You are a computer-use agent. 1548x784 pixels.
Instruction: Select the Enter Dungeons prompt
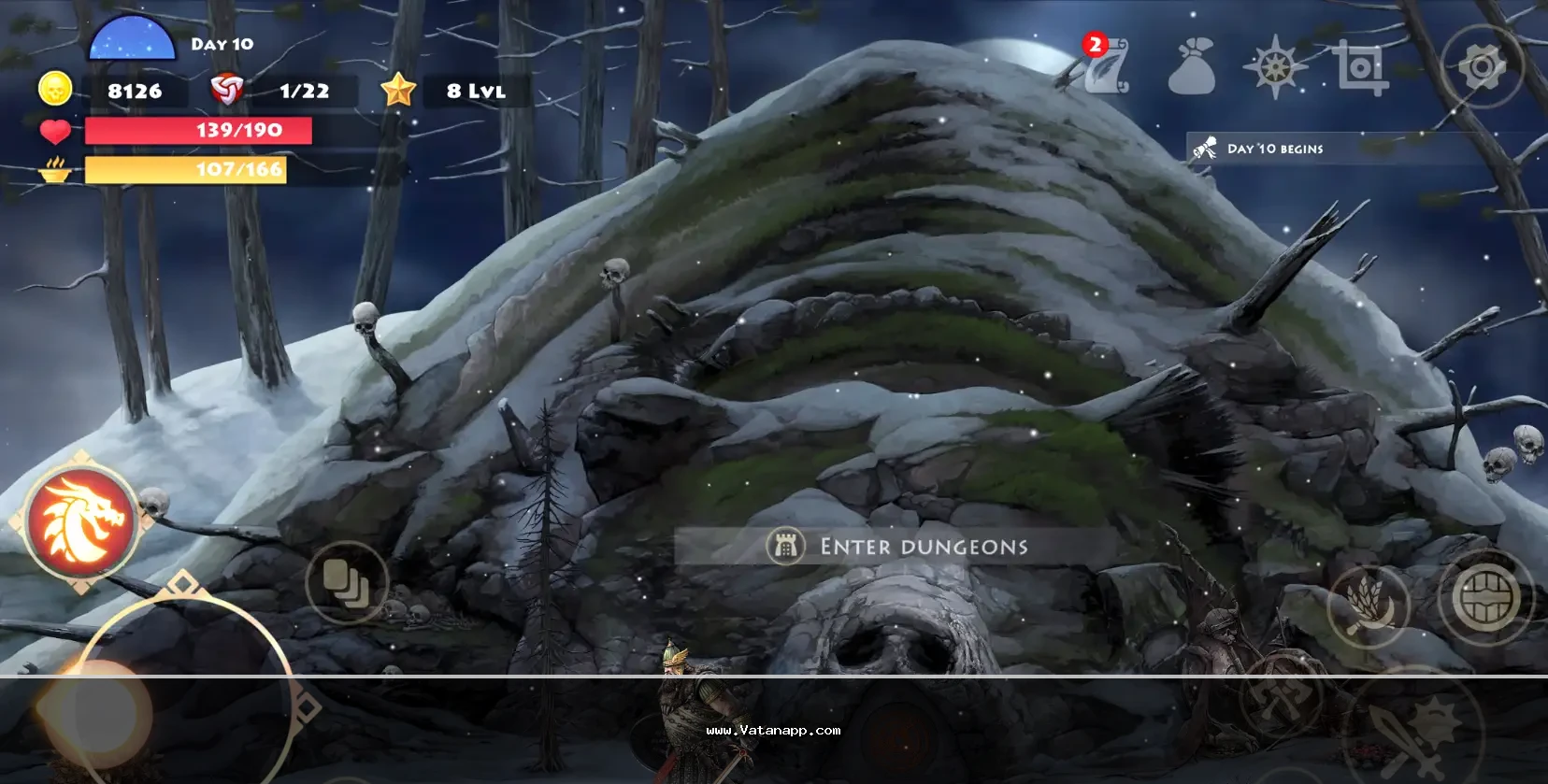click(x=896, y=547)
